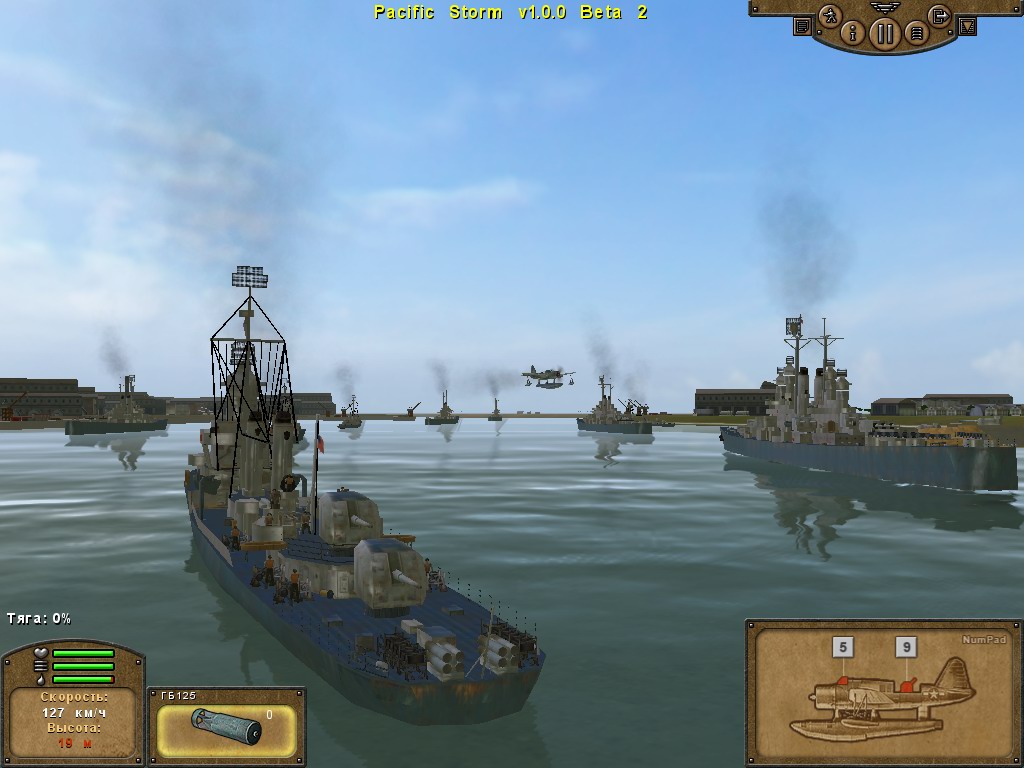This screenshot has width=1024, height=768.
Task: Select crew position 5 on the seaplane diagram
Action: [x=843, y=648]
